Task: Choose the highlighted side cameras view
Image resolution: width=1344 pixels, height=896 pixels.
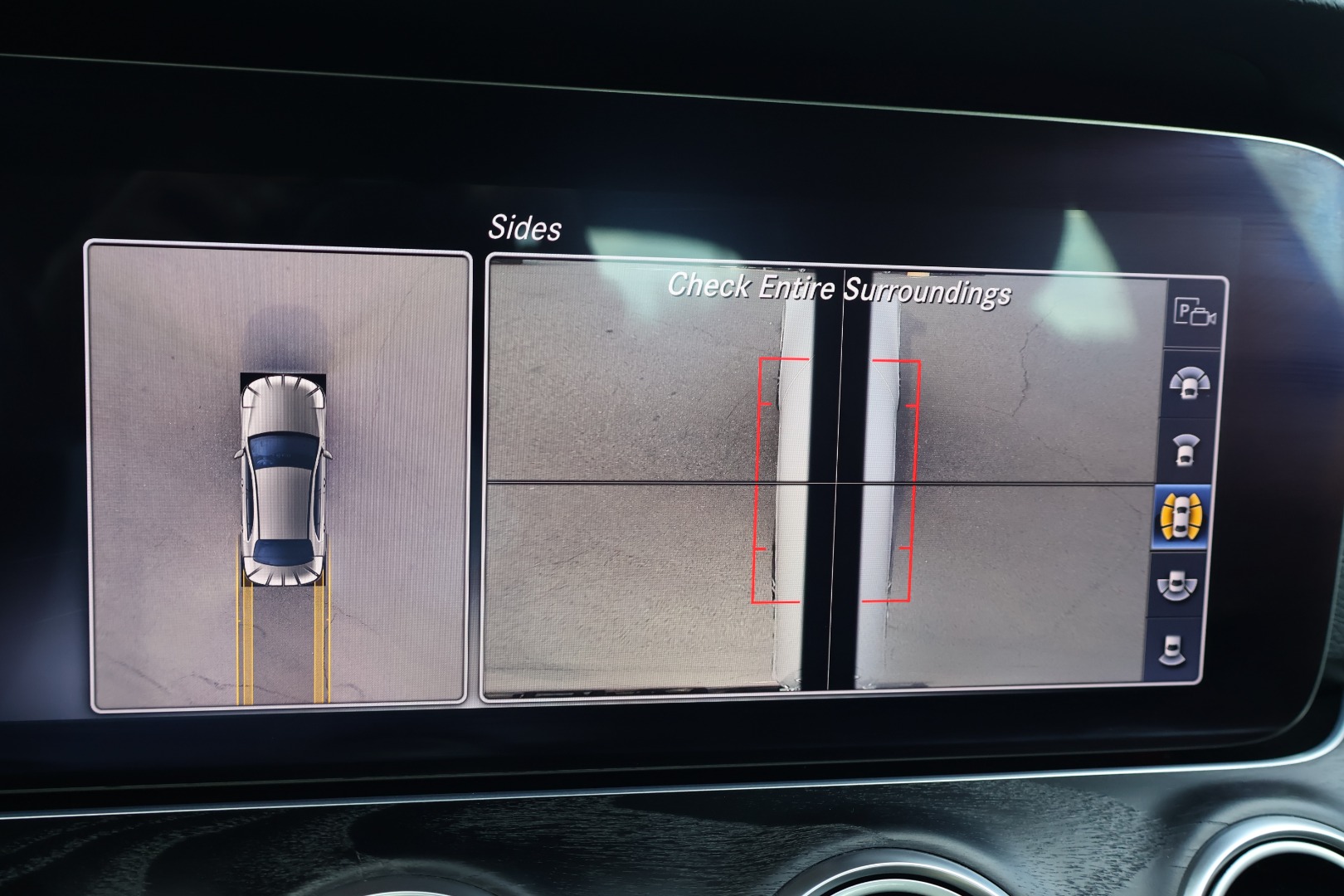Action: (x=1182, y=517)
